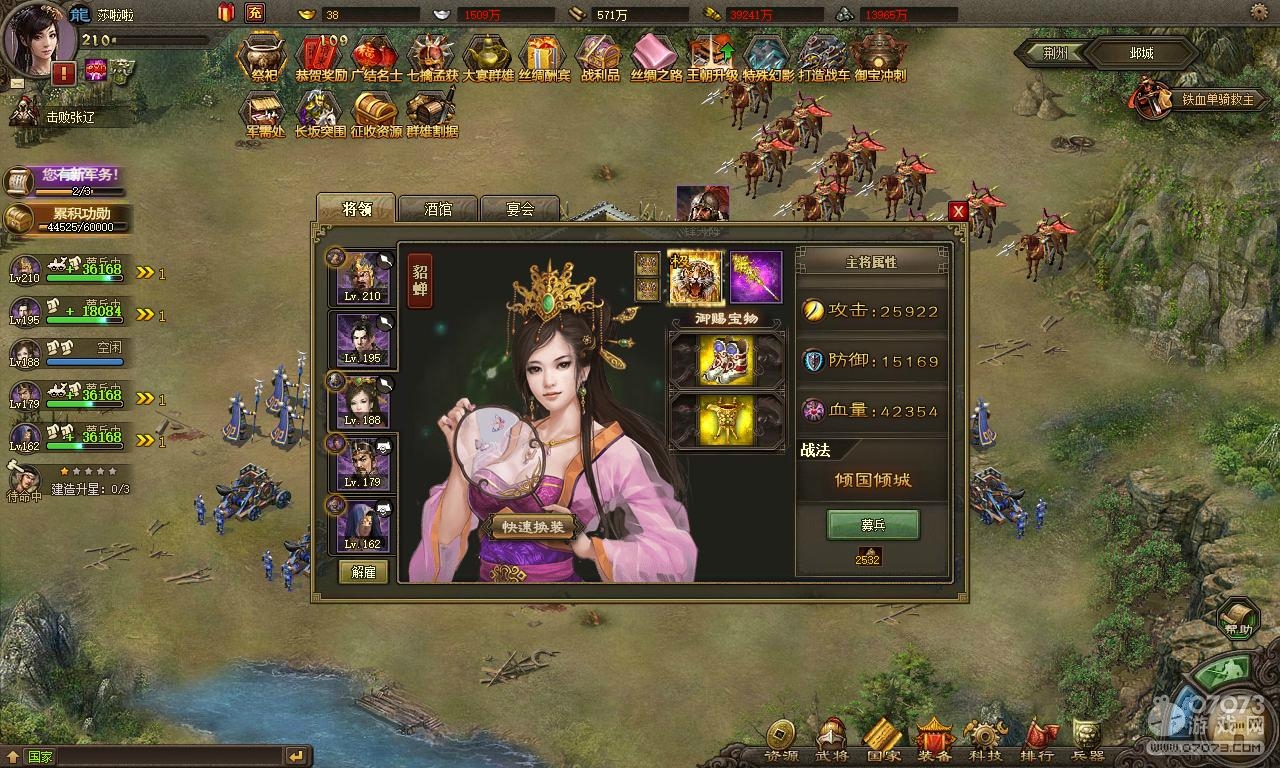Select the Lv. 210 general portrait
Screen dimensions: 1280x768
362,276
